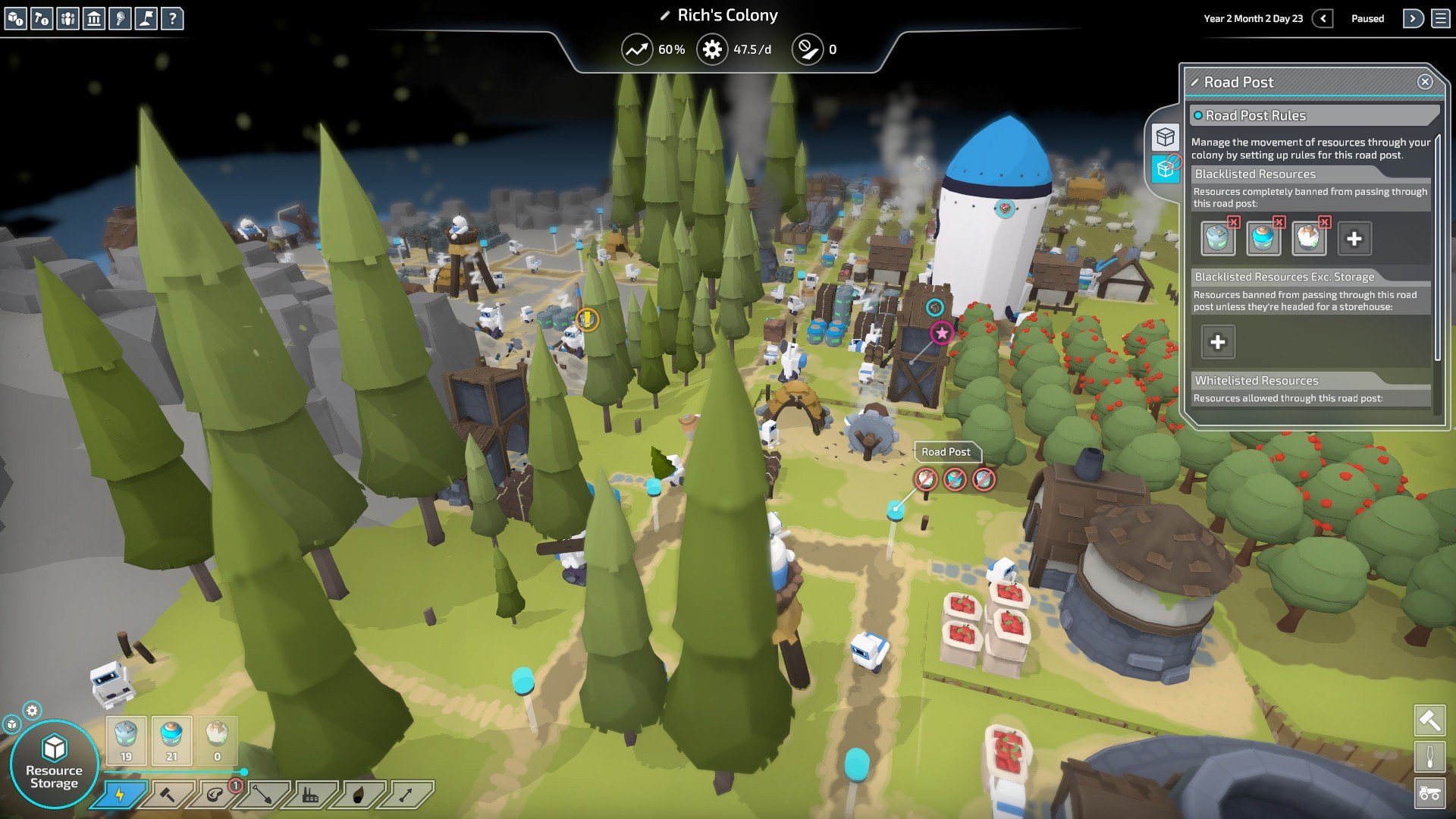
Task: Choose the meat food build category
Action: tap(215, 795)
